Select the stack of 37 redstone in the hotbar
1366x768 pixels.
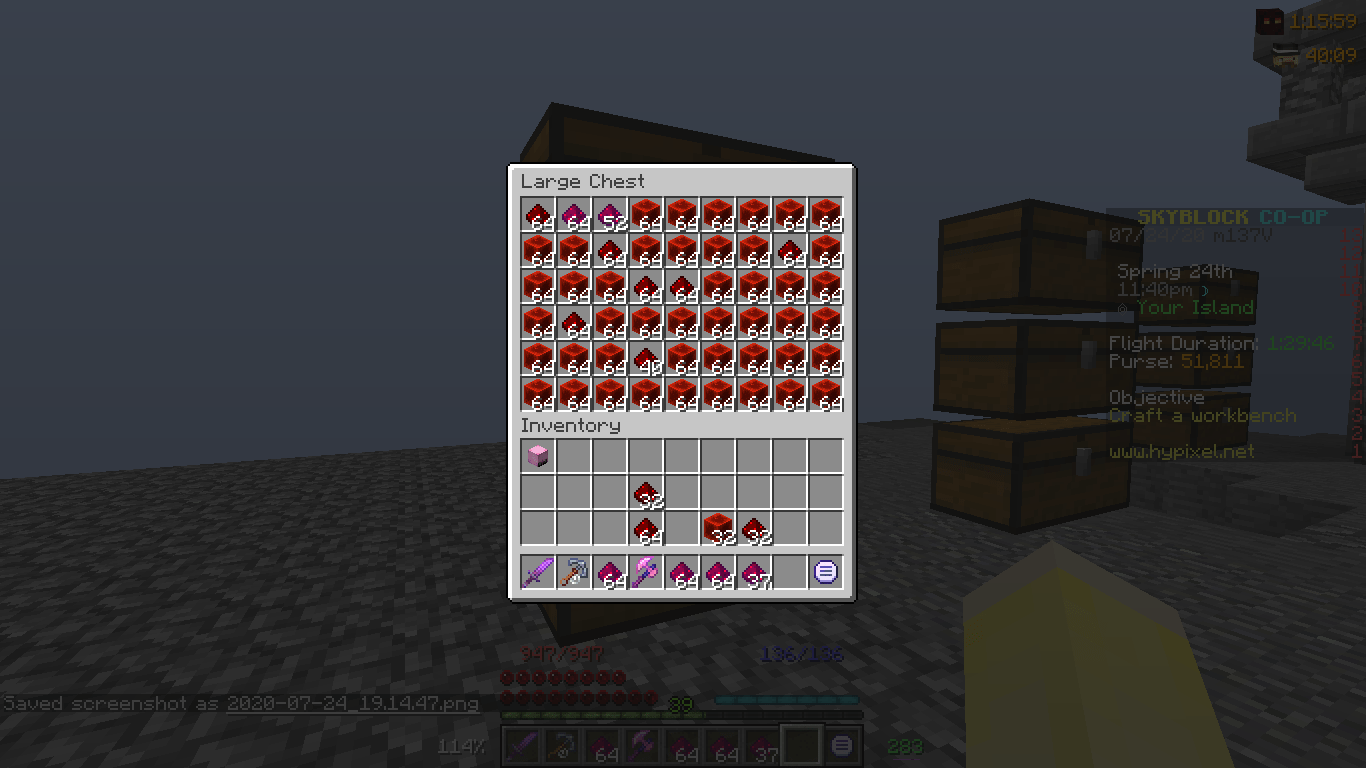click(753, 572)
